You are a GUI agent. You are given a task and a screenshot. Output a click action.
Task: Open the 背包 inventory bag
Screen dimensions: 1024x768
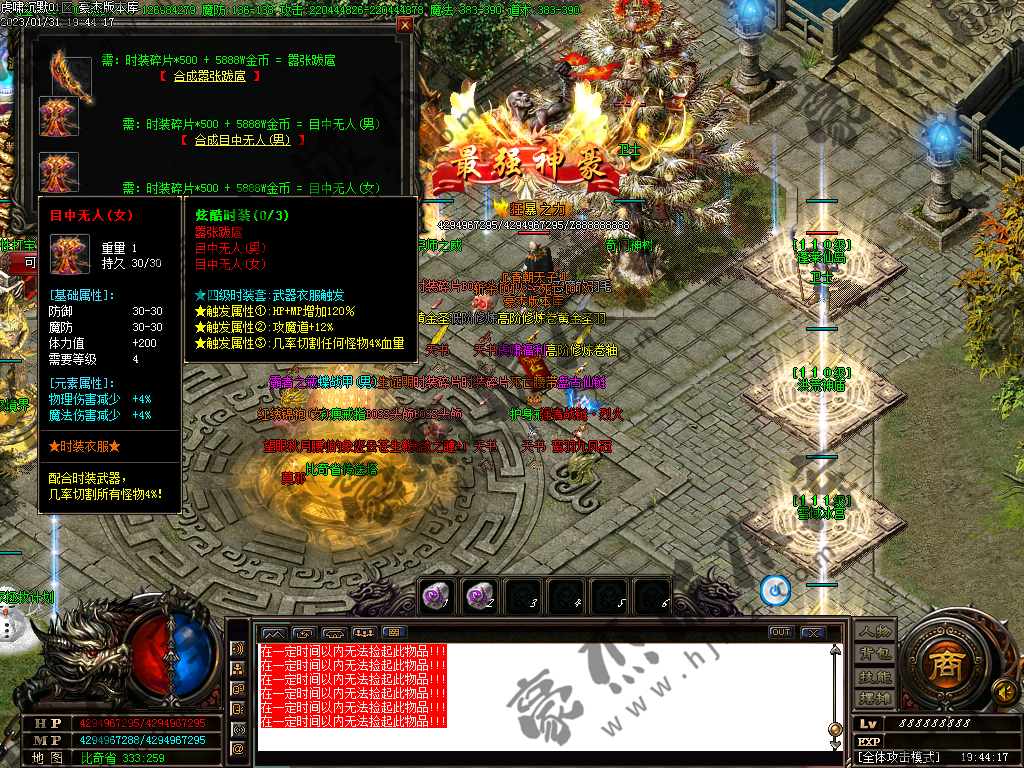pos(875,654)
